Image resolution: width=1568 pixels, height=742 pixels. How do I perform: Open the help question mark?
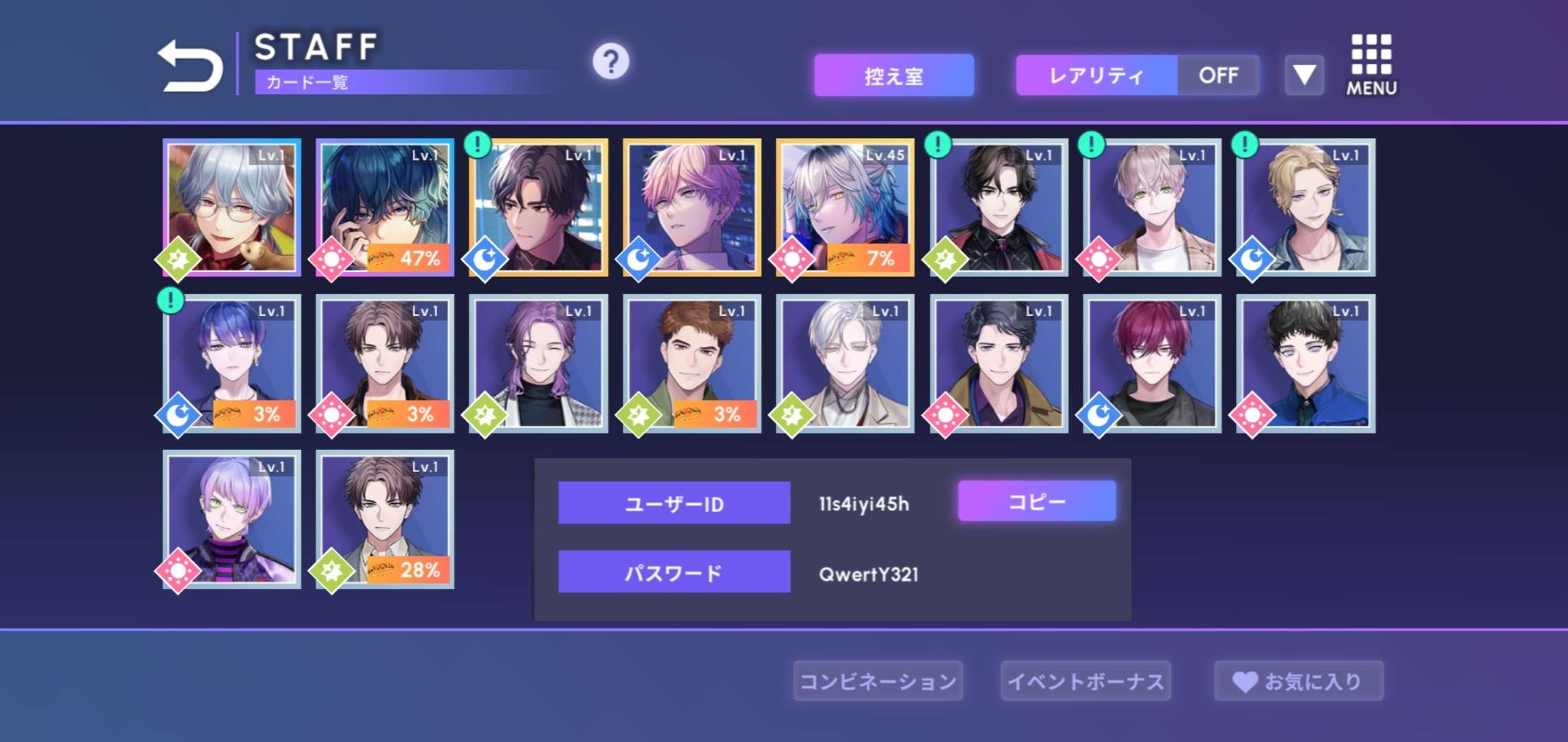[610, 62]
